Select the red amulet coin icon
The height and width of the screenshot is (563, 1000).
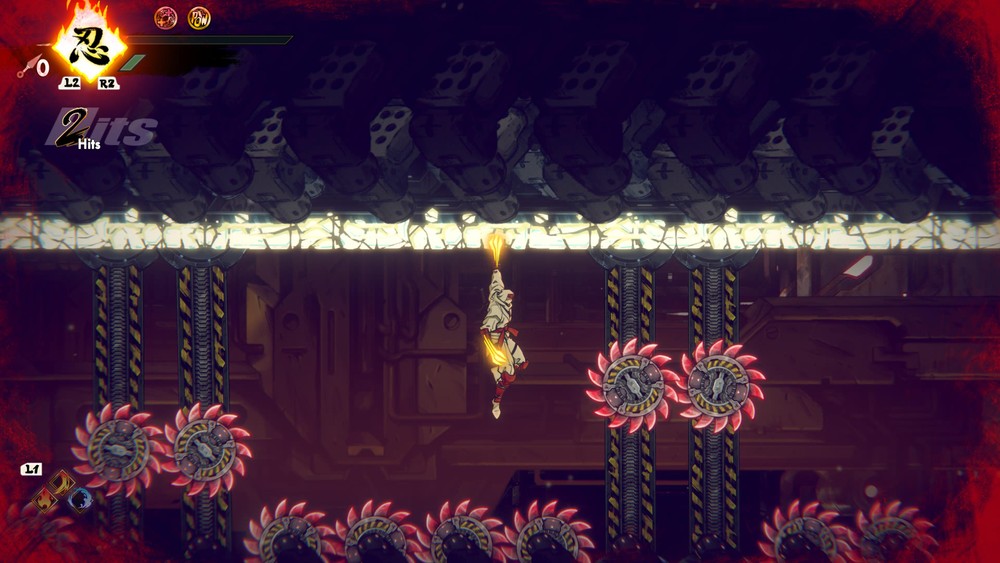166,18
